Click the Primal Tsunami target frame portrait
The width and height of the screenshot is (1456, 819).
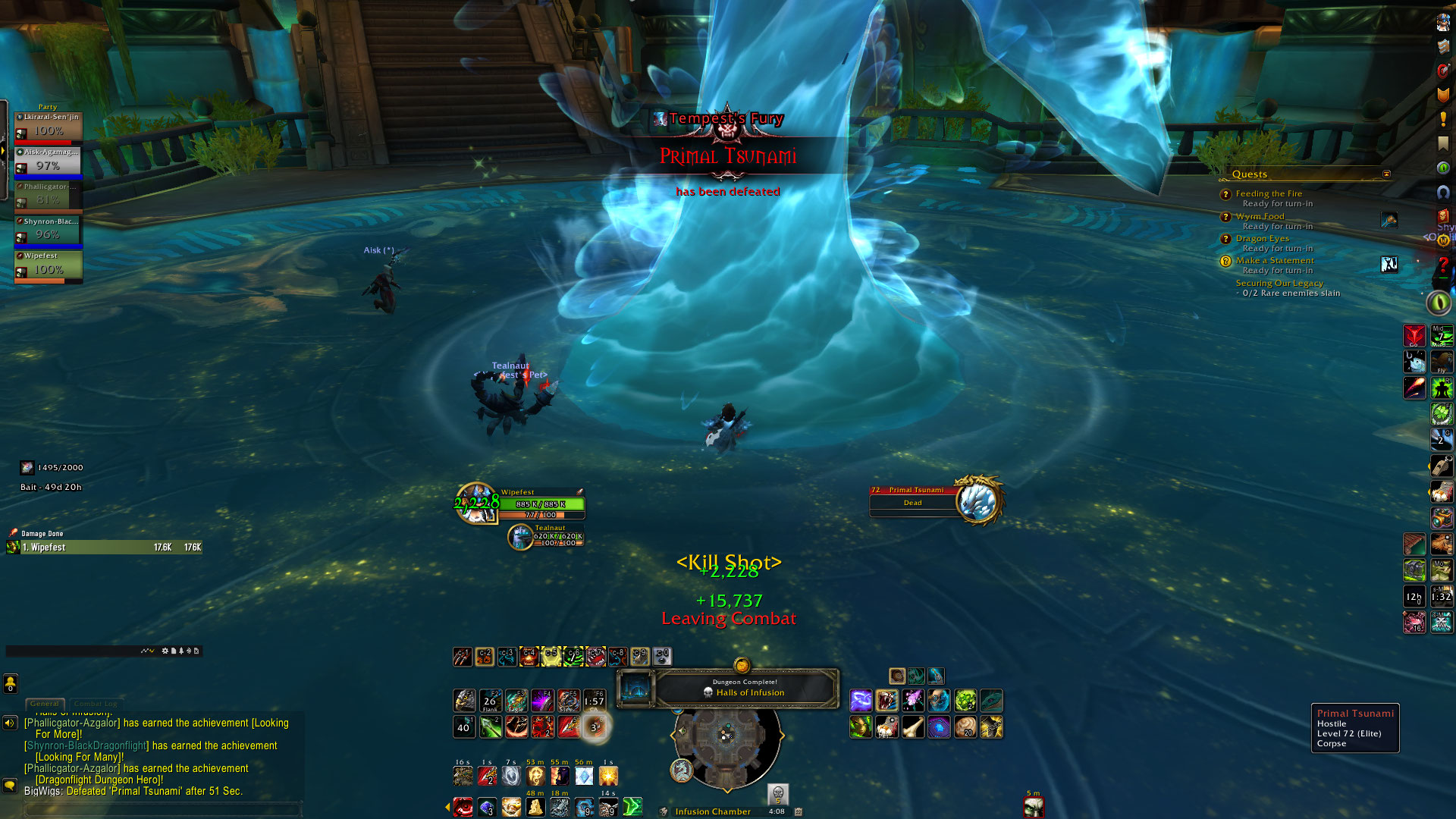click(977, 500)
